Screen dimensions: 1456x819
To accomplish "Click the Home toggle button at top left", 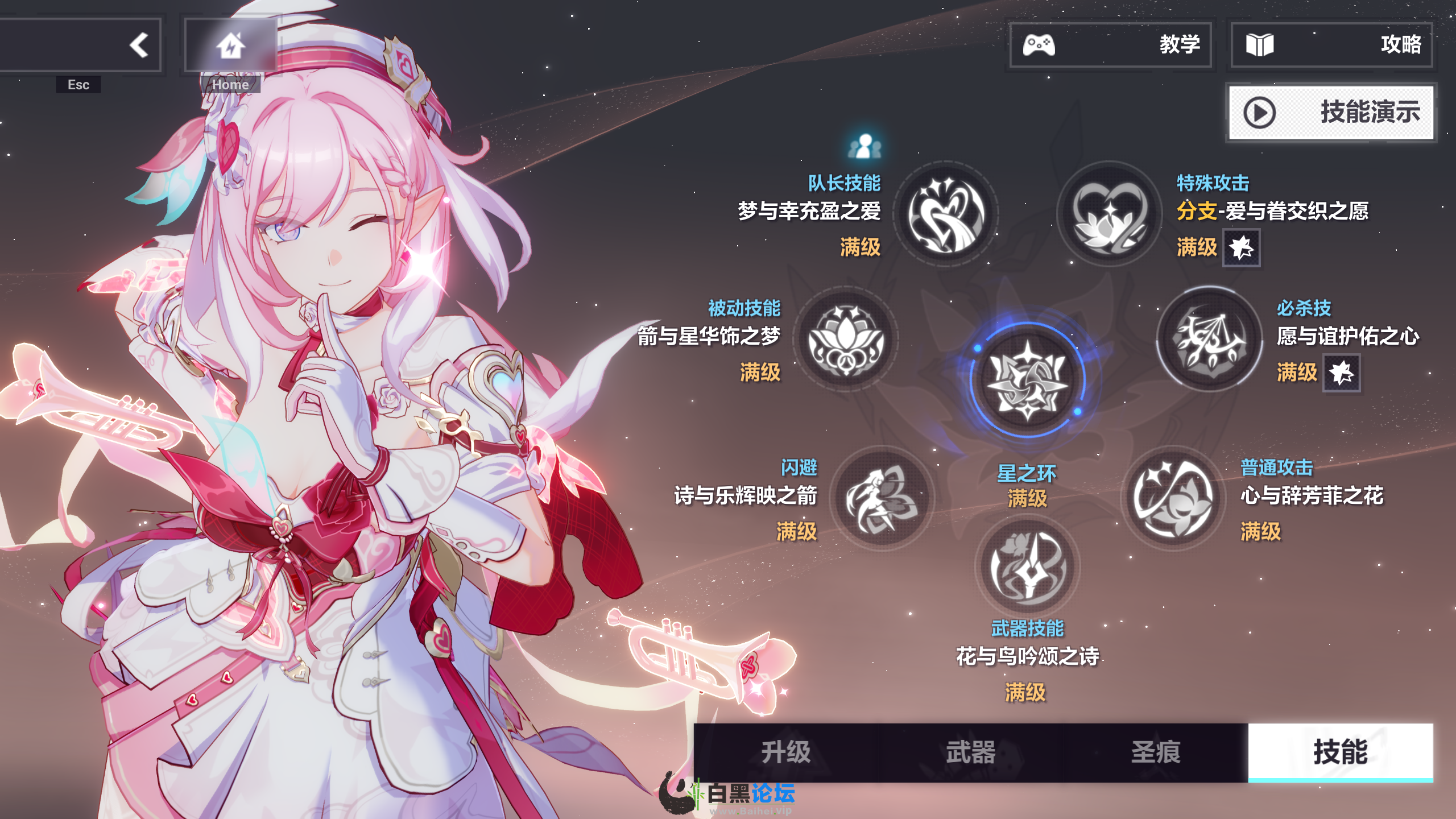I will coord(230,45).
